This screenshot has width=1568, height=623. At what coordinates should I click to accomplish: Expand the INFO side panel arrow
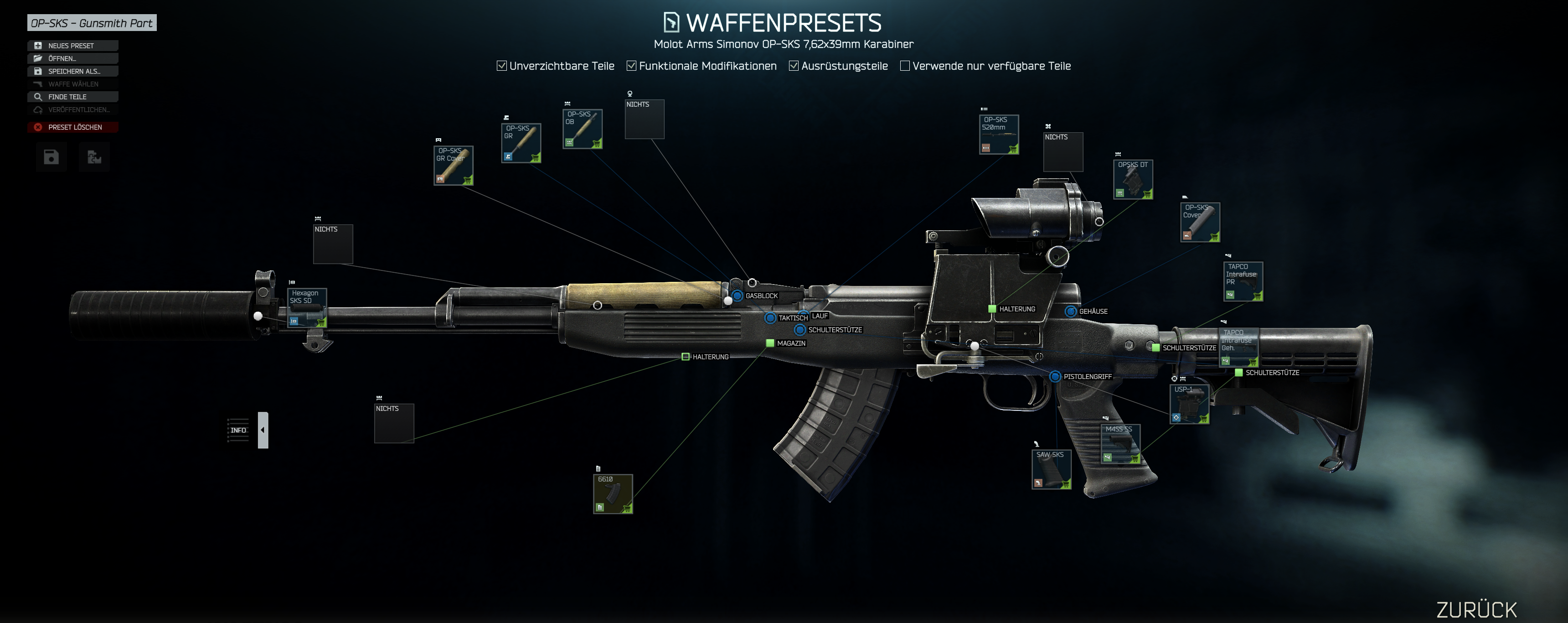tap(263, 430)
